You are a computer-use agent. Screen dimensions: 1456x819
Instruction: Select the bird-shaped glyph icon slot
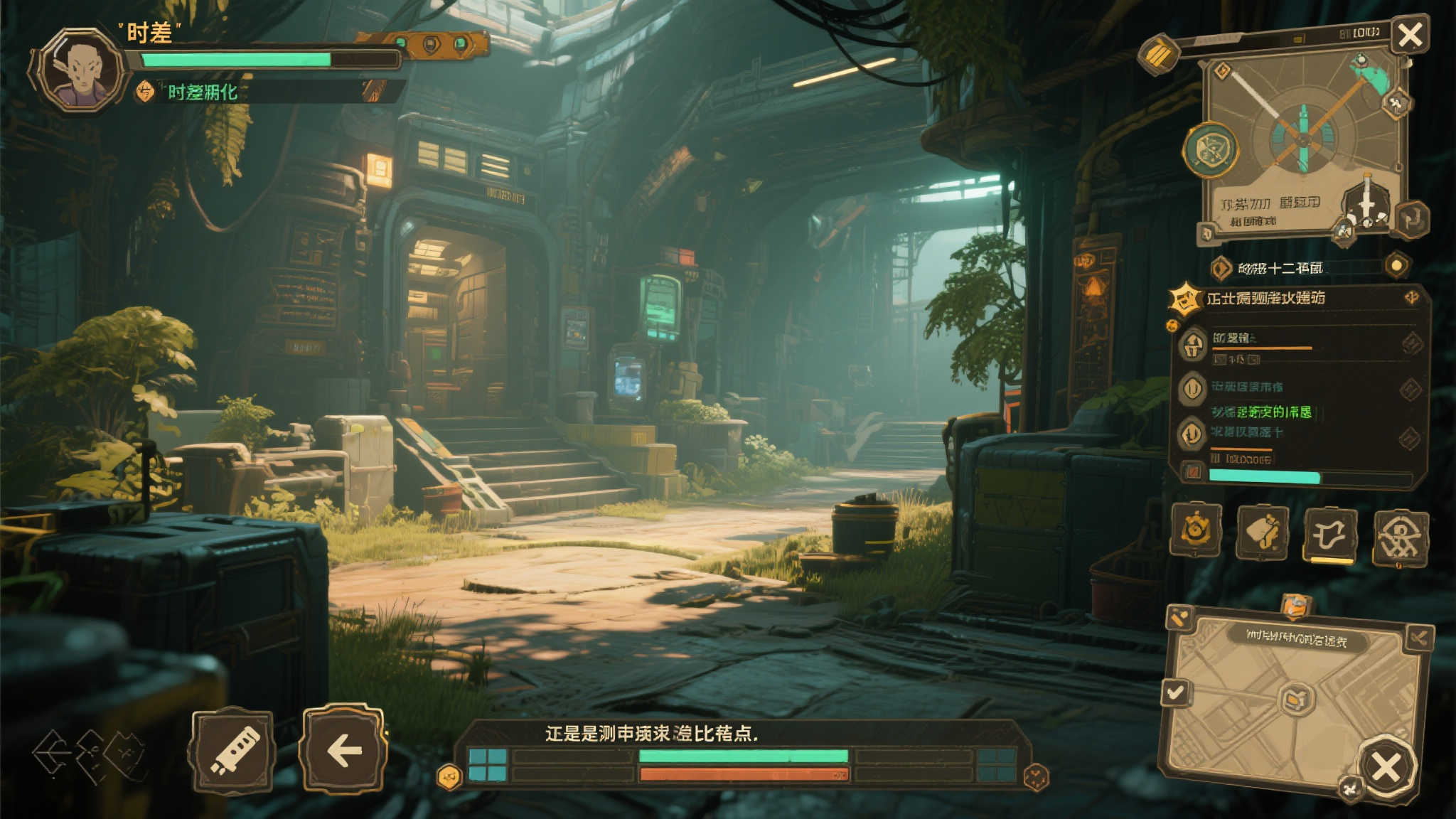1330,535
